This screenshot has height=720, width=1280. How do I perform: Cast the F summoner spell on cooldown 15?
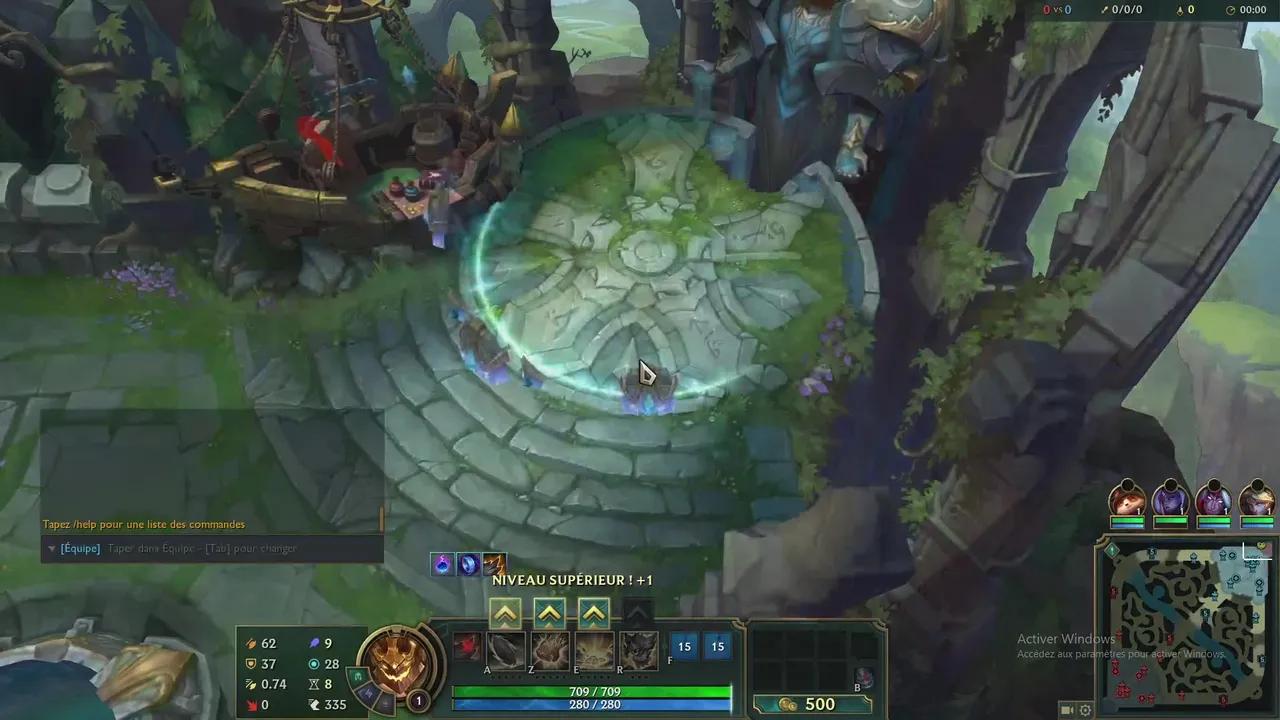684,647
